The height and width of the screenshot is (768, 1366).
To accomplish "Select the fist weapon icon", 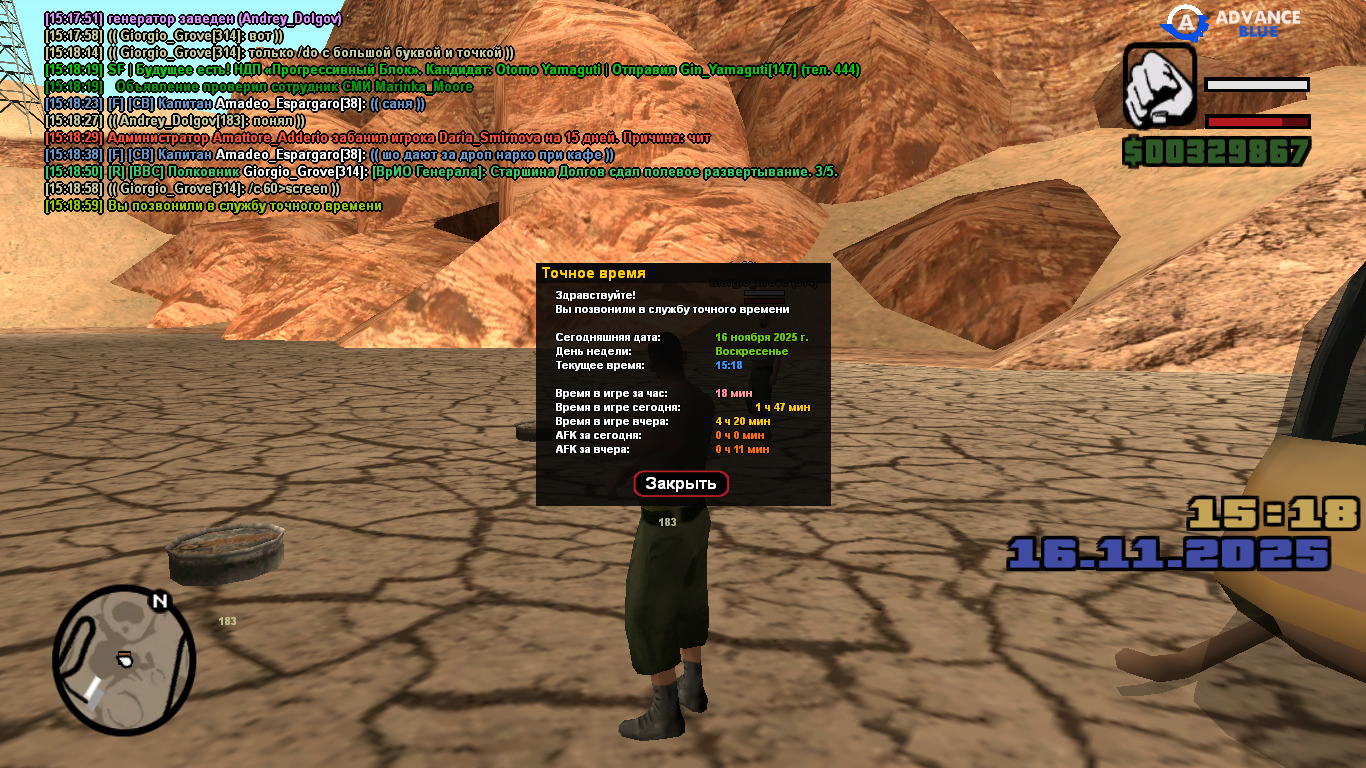I will point(1160,85).
